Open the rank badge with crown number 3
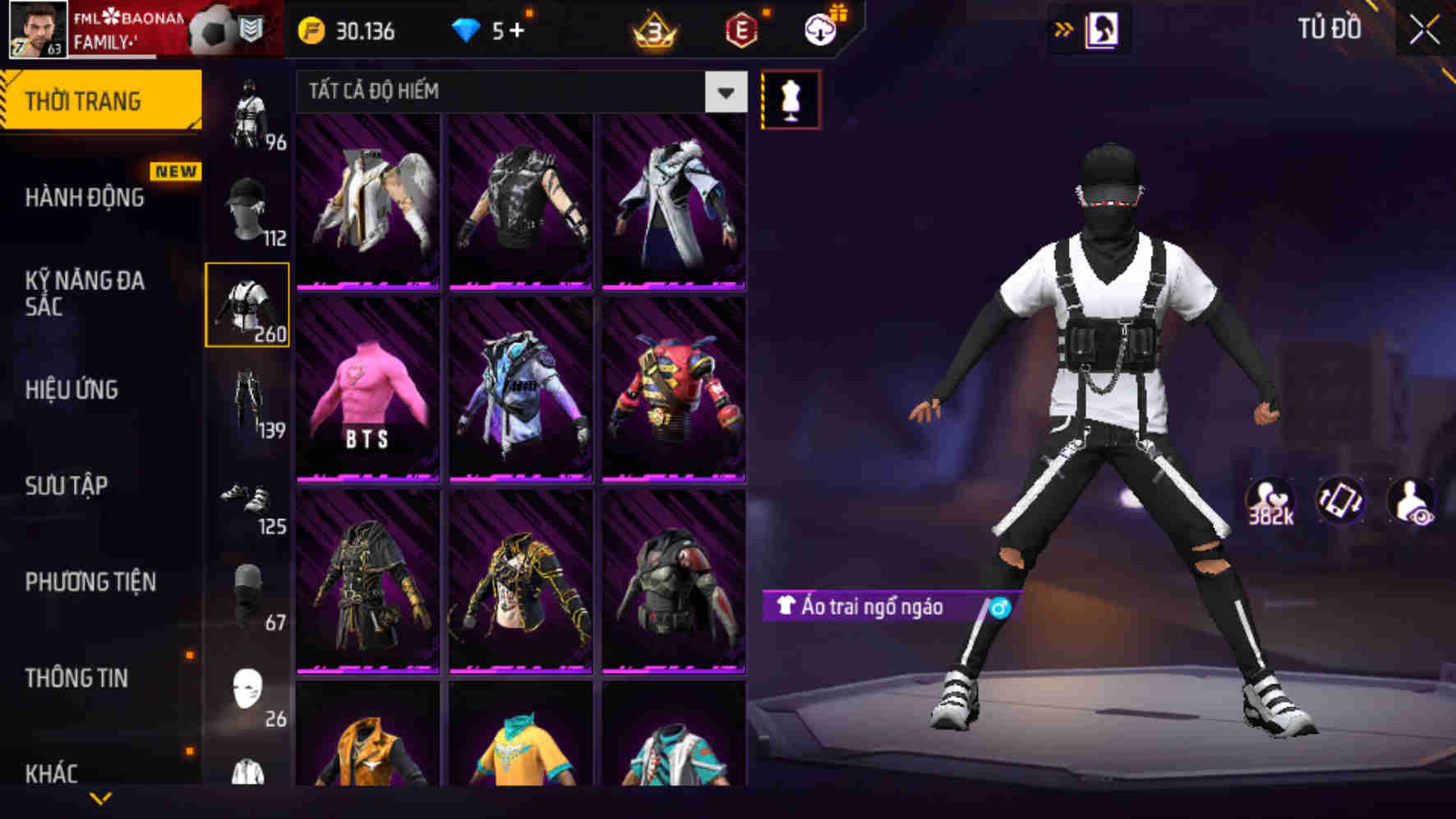This screenshot has height=819, width=1456. [653, 30]
